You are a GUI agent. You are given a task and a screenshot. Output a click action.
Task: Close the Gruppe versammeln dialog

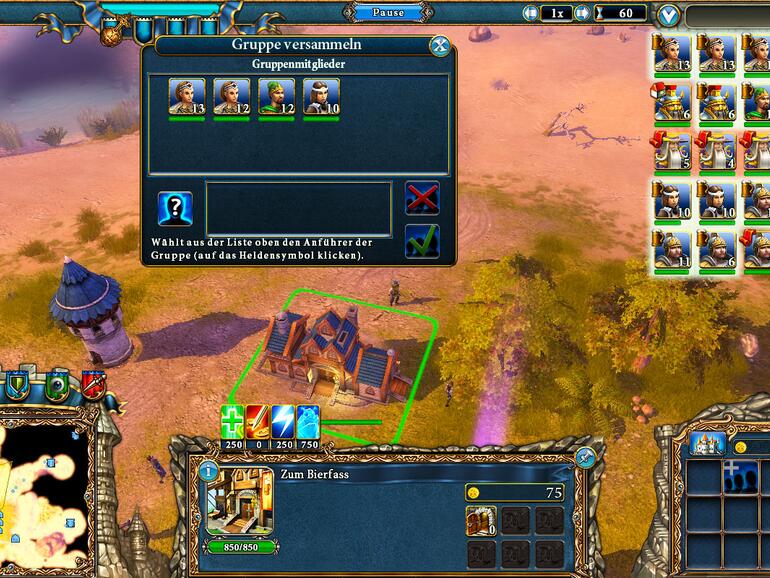tap(438, 46)
